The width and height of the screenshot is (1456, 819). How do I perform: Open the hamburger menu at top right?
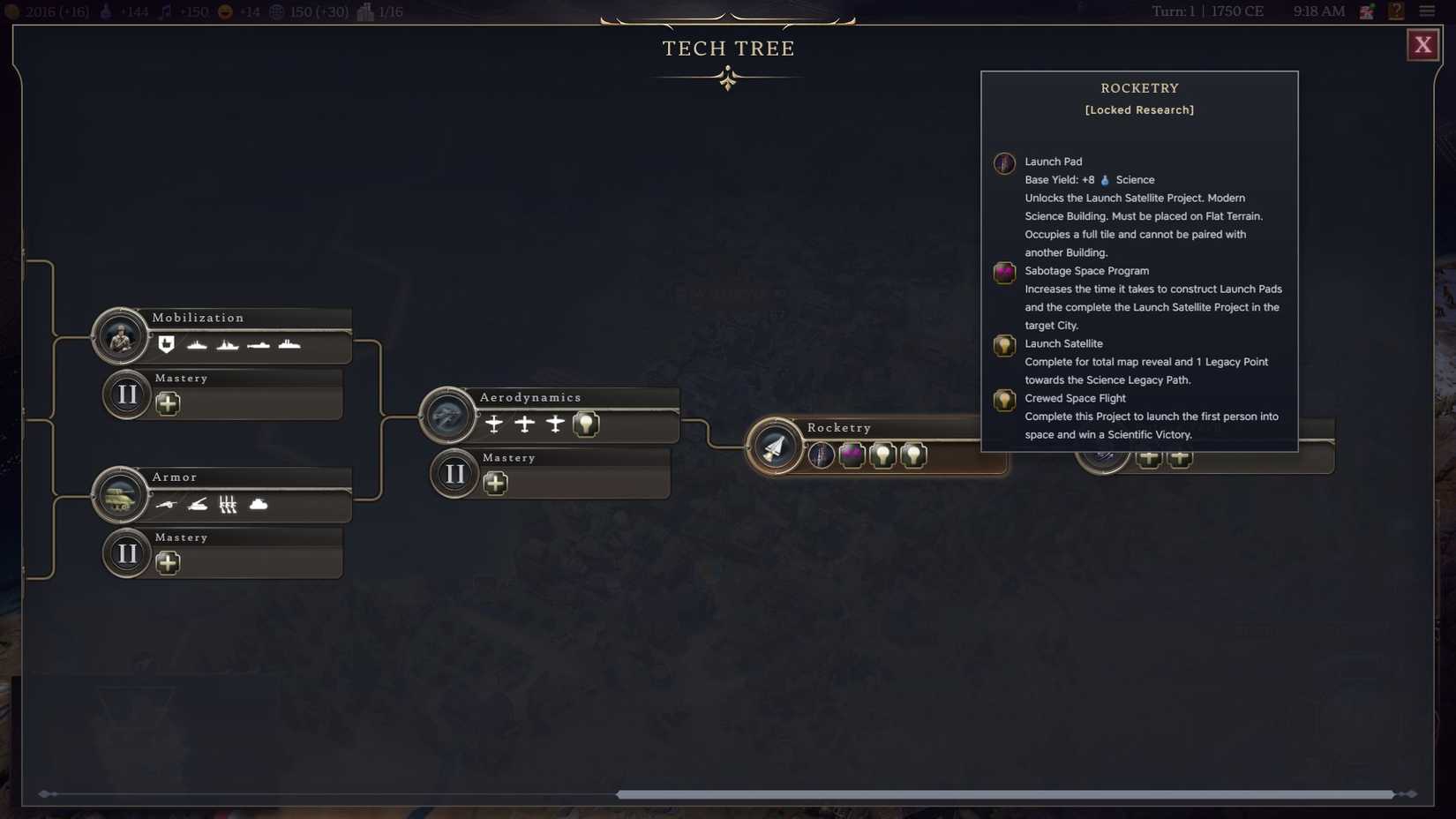[1429, 11]
